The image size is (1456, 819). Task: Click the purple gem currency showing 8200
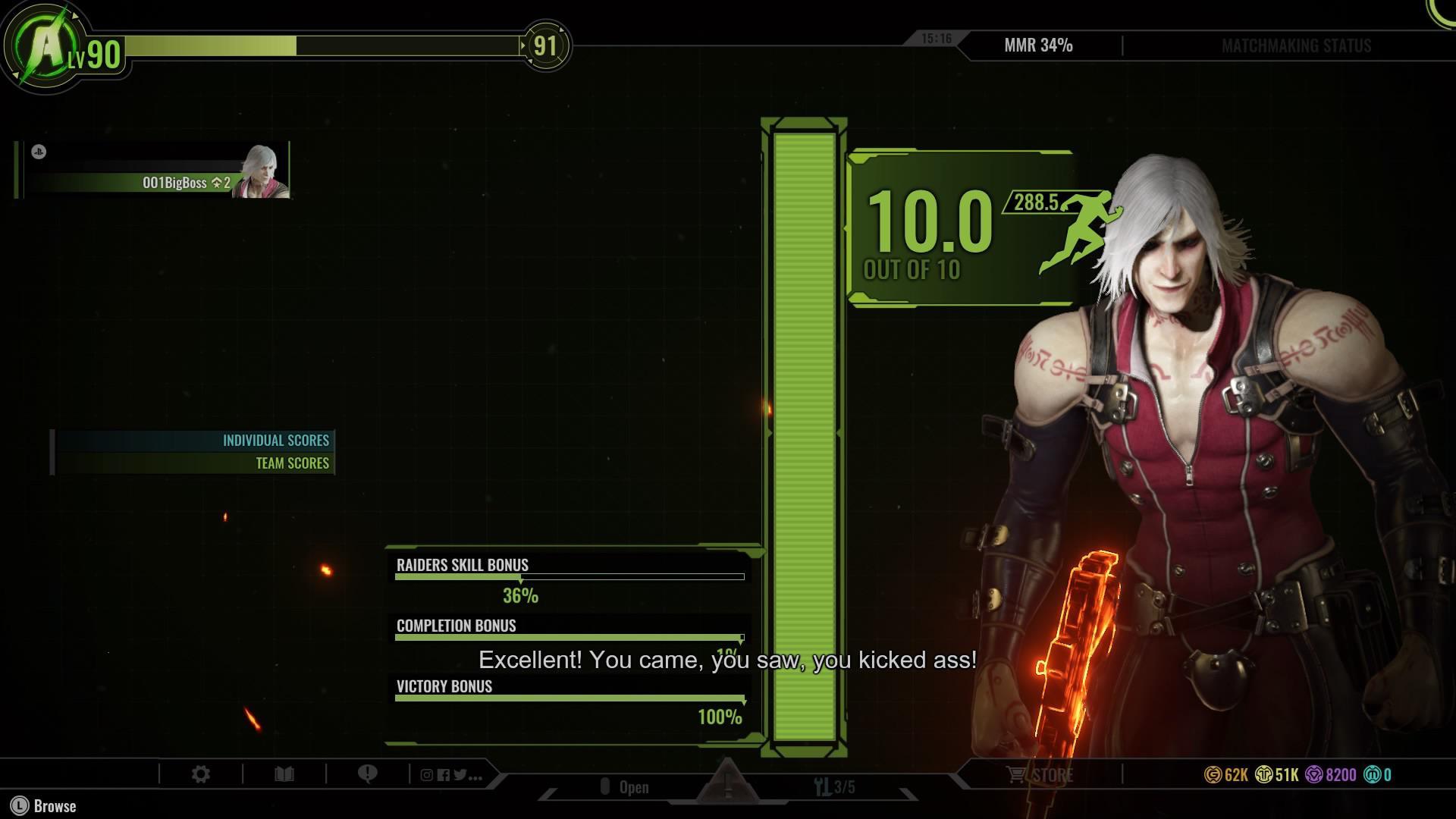[1314, 774]
